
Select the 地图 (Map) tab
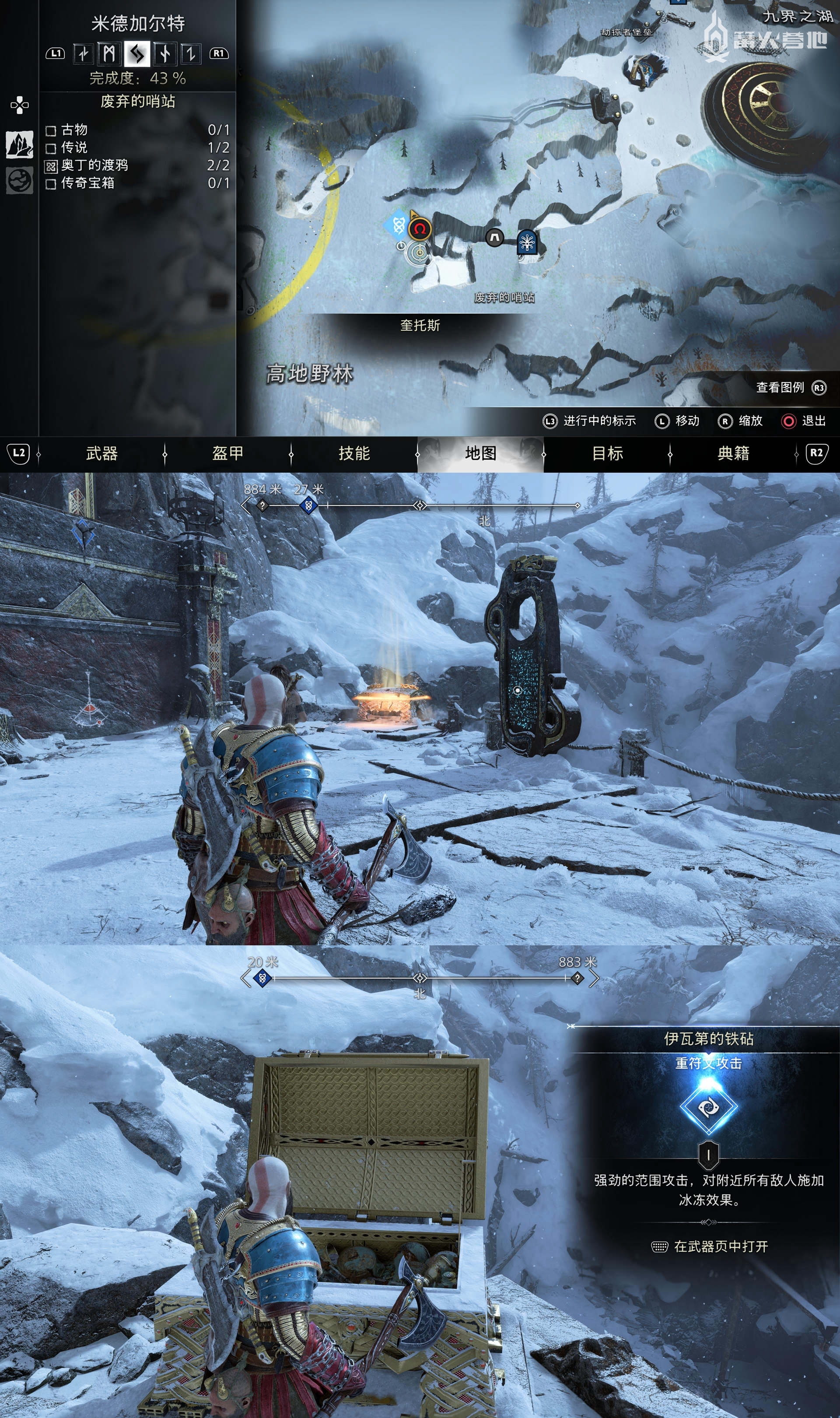(480, 453)
